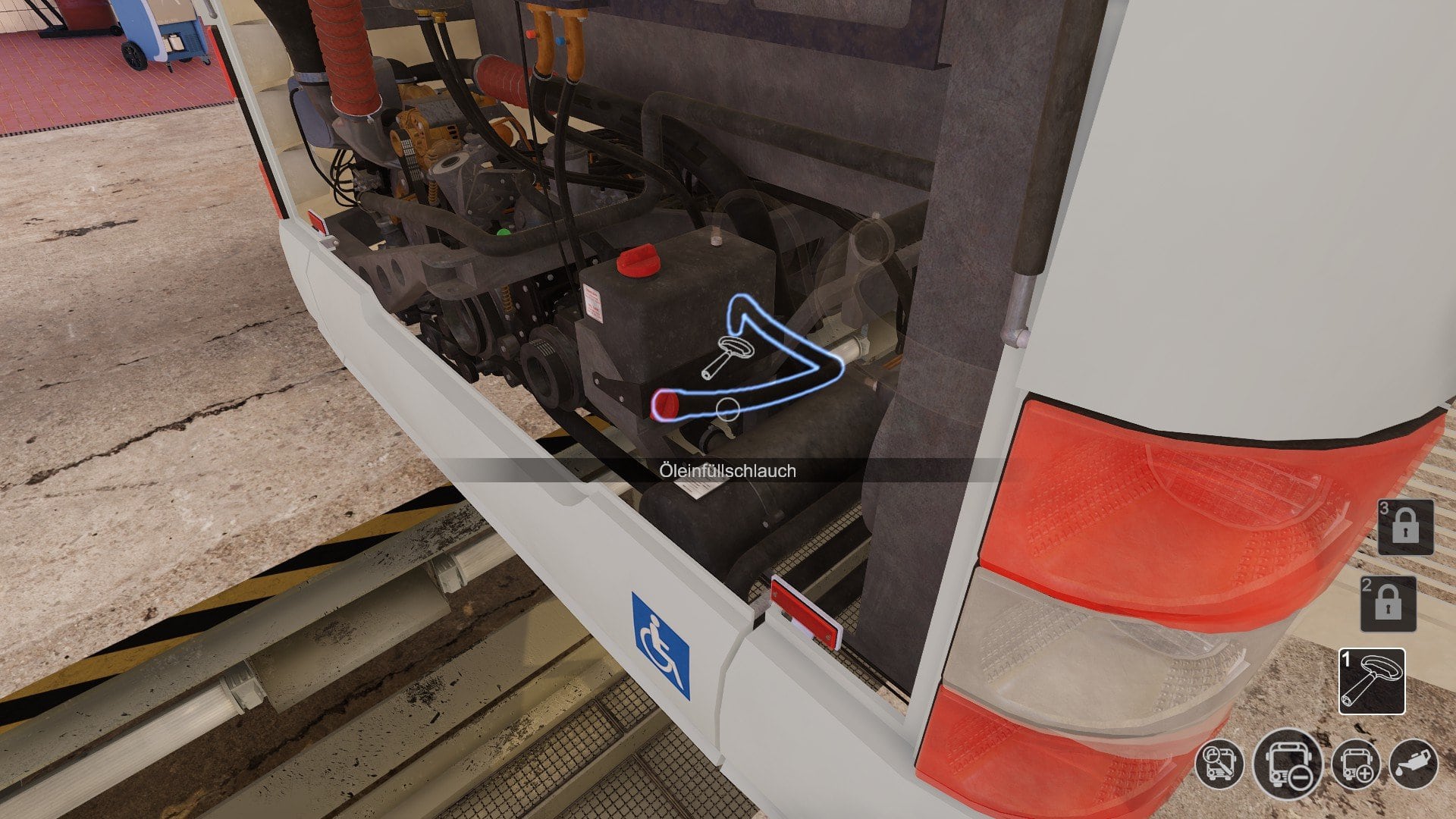The height and width of the screenshot is (819, 1456).
Task: Click the locked tool slot 3
Action: [1405, 527]
